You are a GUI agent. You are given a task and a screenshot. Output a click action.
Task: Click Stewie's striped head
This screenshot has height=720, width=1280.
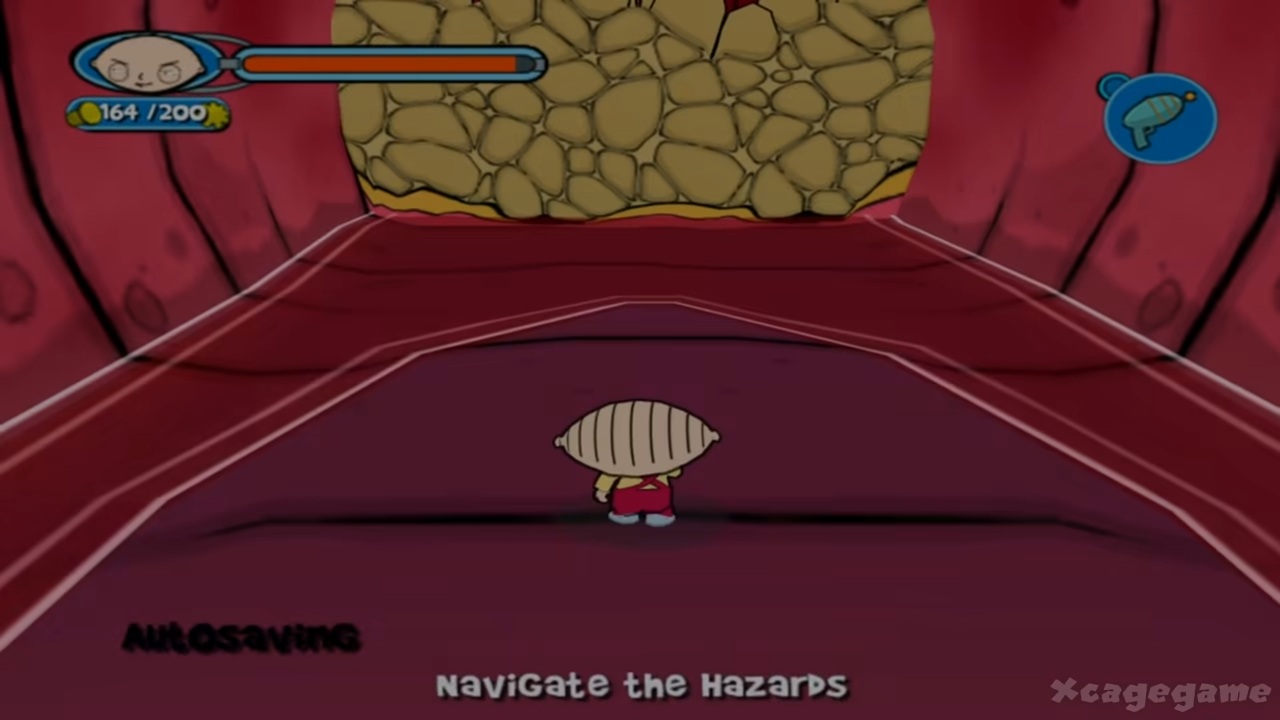[x=637, y=435]
